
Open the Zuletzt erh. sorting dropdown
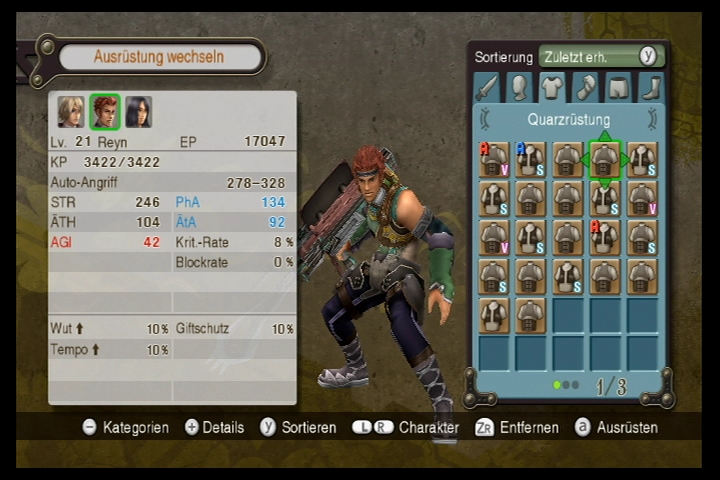(600, 57)
